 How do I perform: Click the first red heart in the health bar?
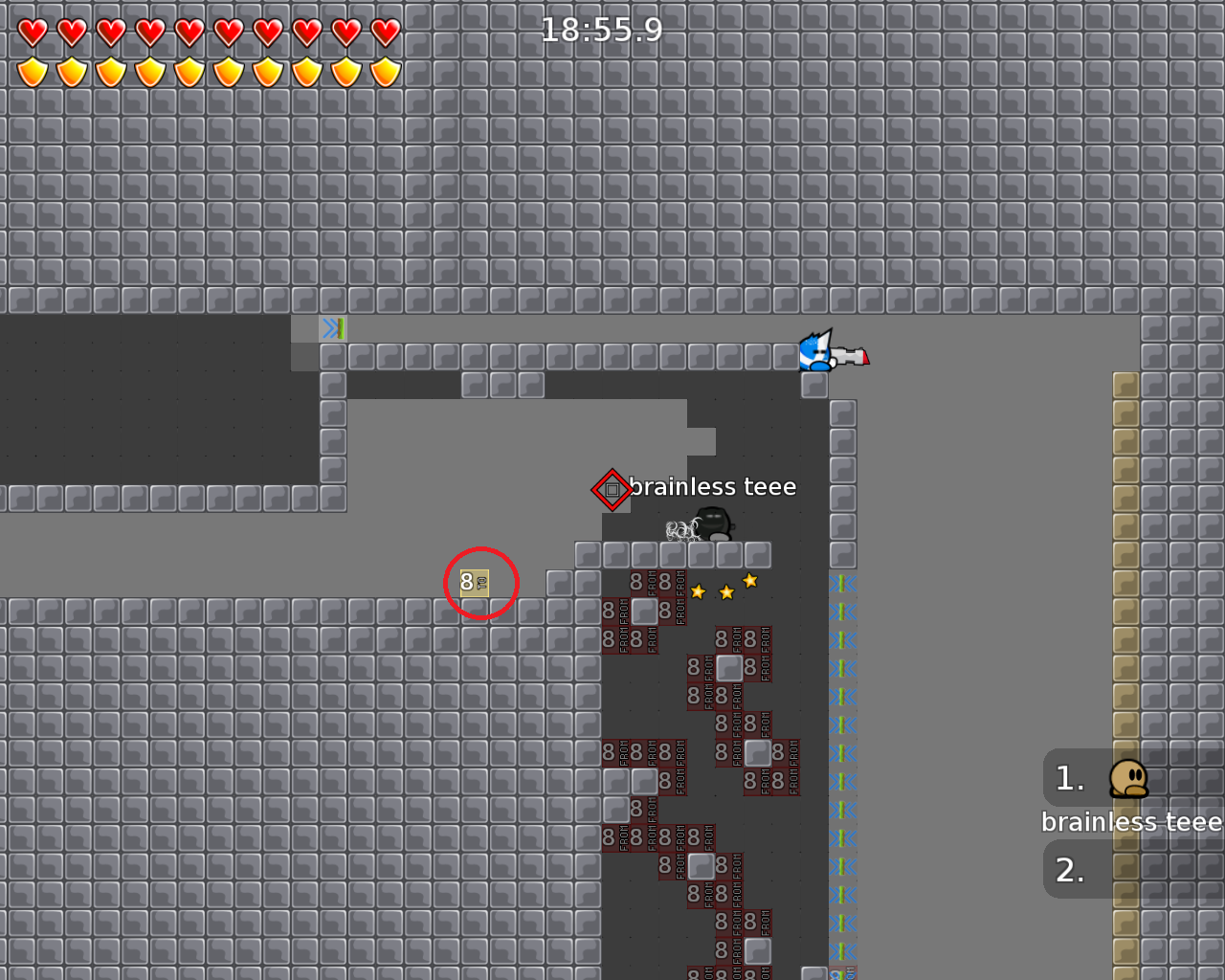pos(32,31)
